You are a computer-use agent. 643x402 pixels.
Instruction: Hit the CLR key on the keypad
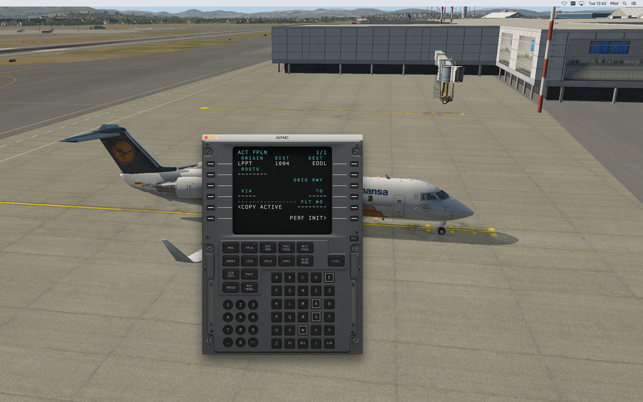[x=329, y=343]
